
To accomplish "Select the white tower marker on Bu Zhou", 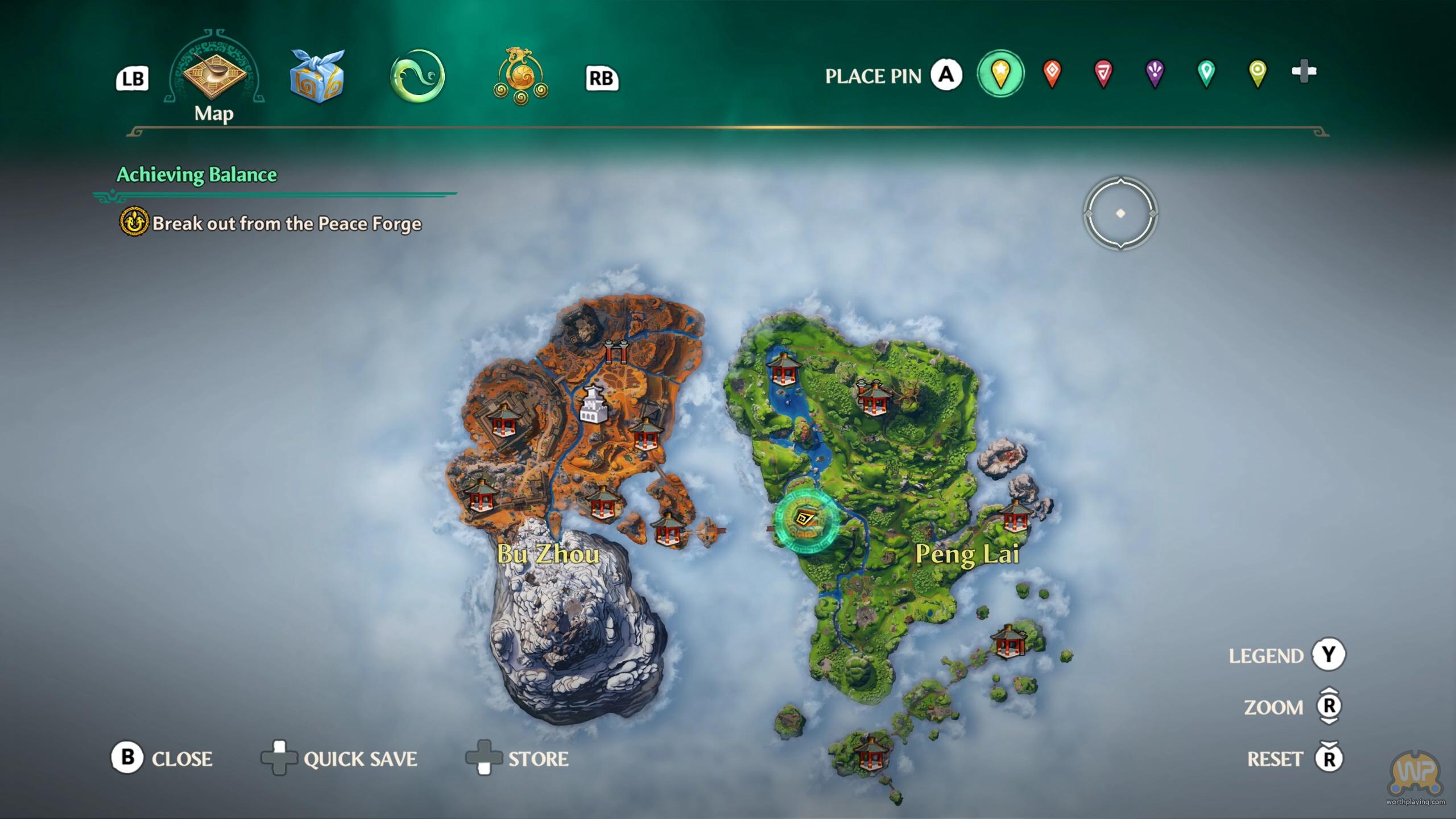I will 593,404.
